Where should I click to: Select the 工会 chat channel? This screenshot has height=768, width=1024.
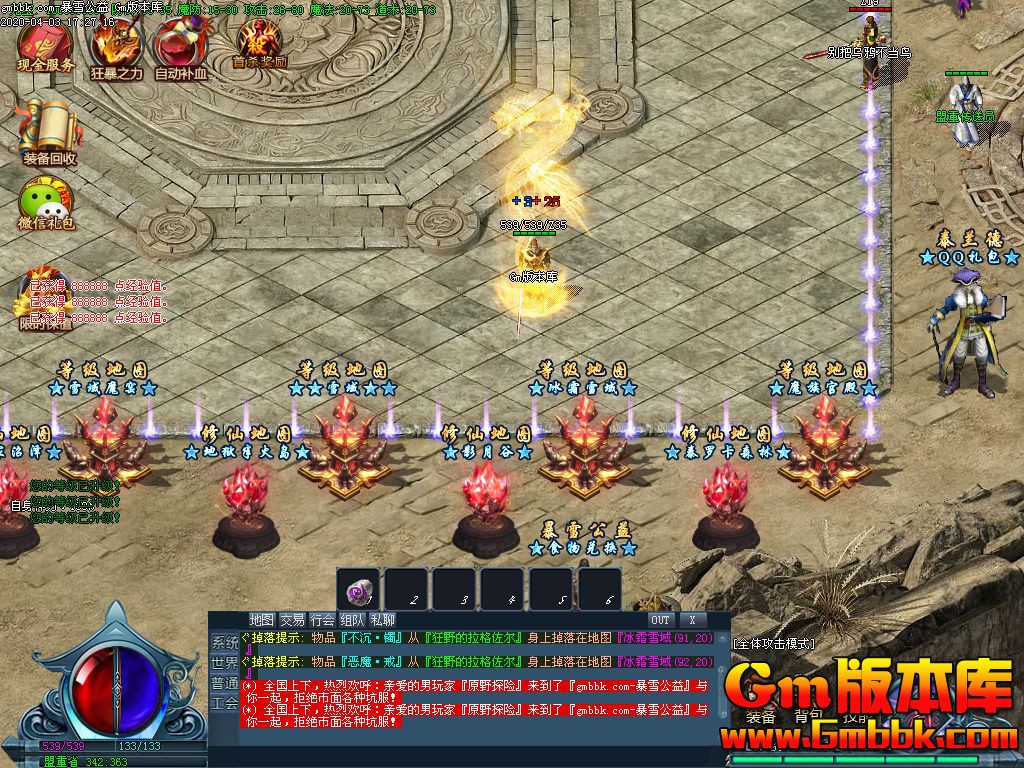[x=224, y=704]
